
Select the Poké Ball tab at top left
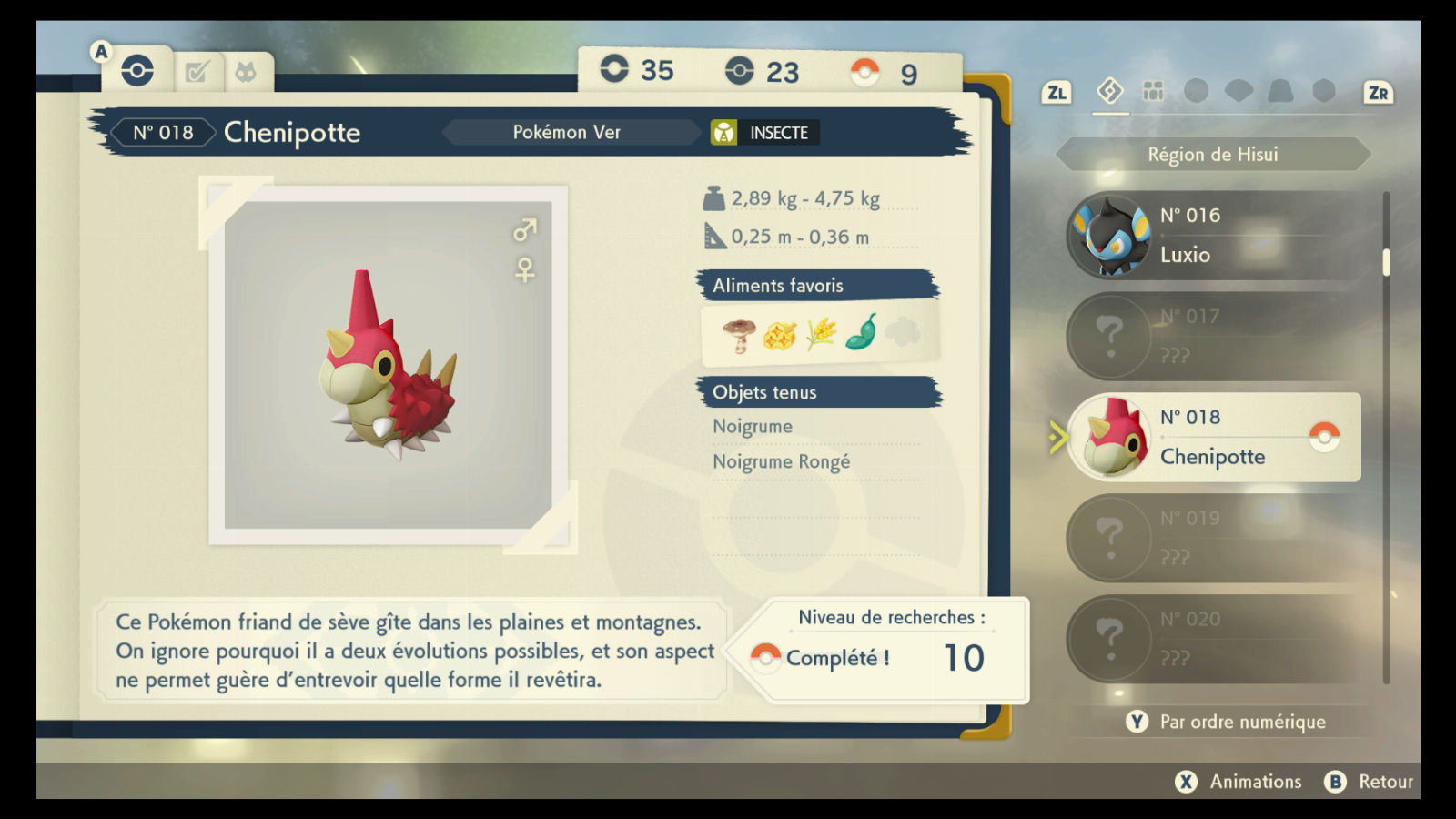[x=137, y=70]
